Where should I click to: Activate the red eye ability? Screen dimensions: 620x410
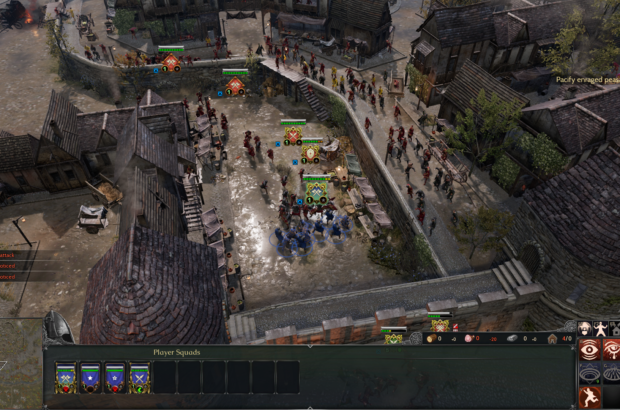[x=590, y=349]
